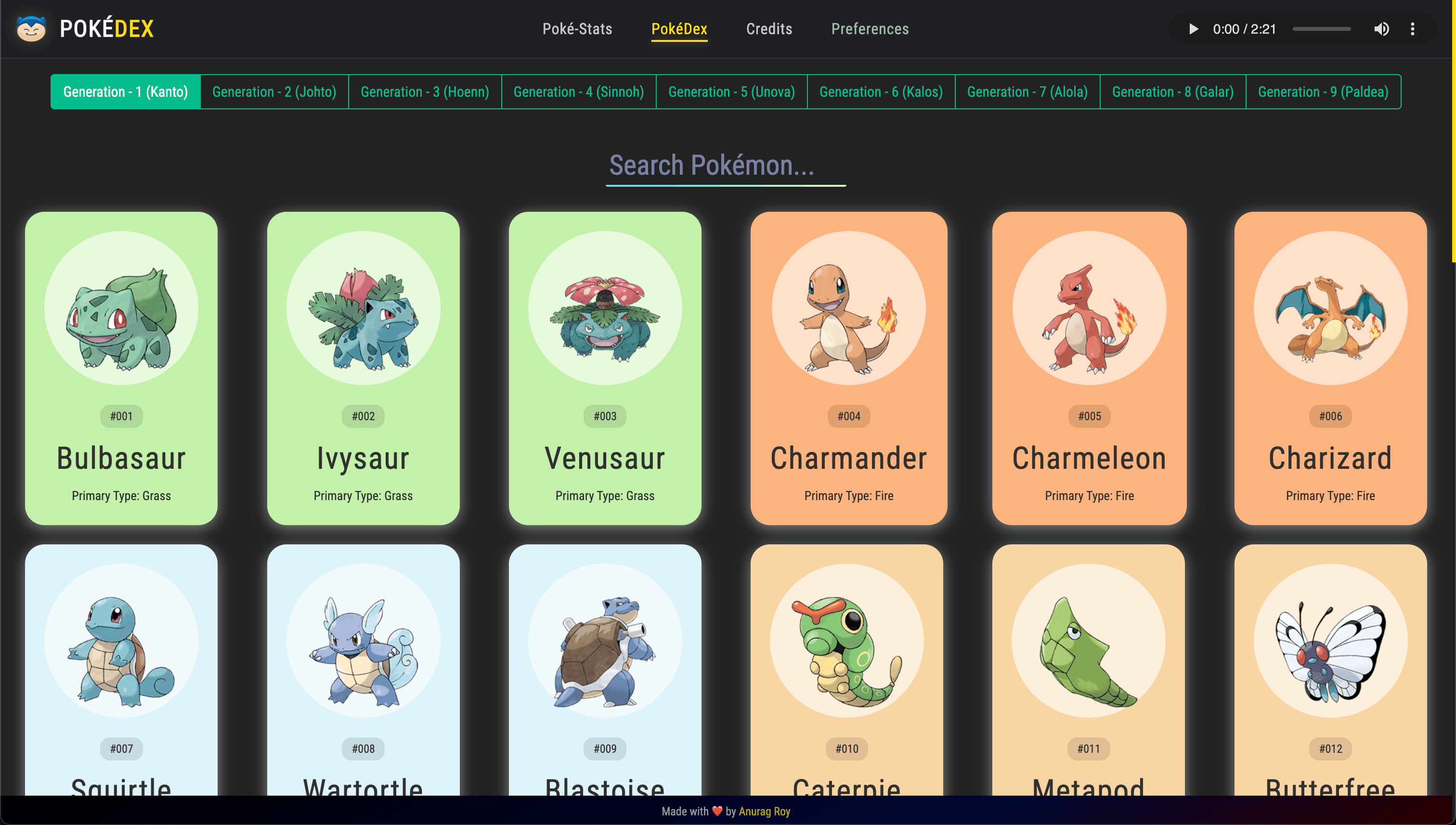Viewport: 1456px width, 825px height.
Task: Click the Snorlax Pokédex logo
Action: coord(32,28)
